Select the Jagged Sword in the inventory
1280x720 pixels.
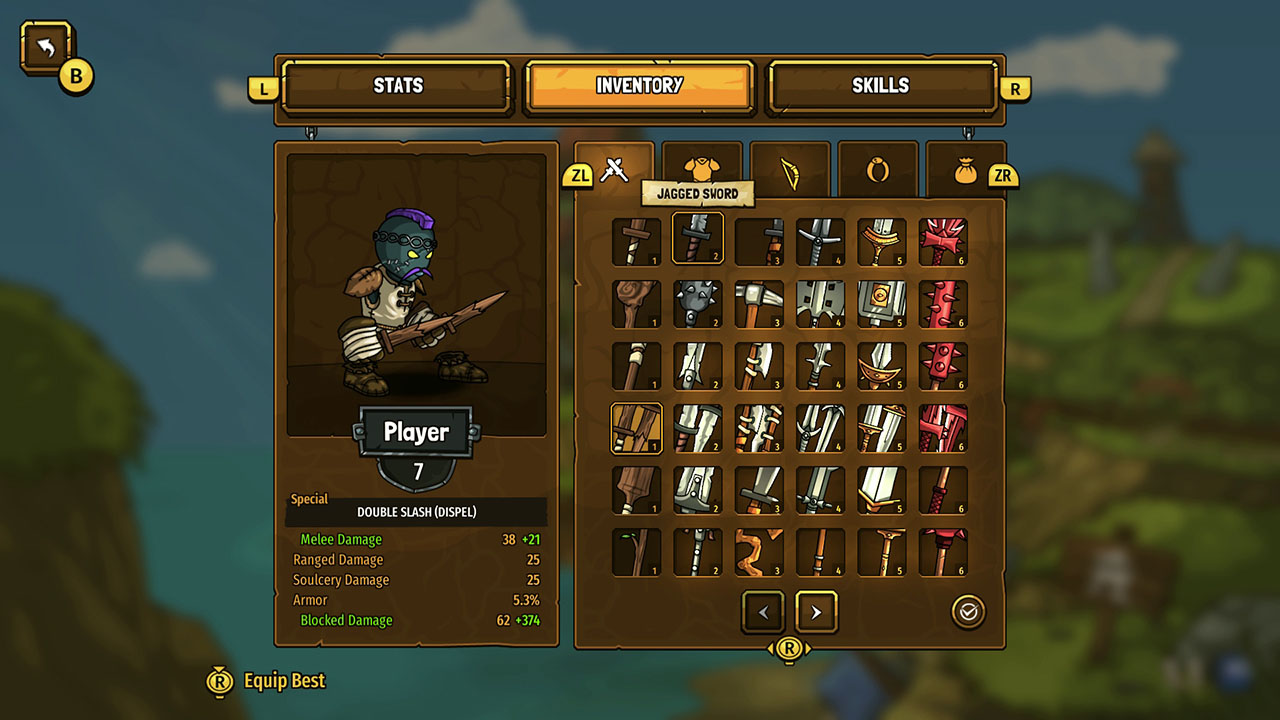click(697, 239)
